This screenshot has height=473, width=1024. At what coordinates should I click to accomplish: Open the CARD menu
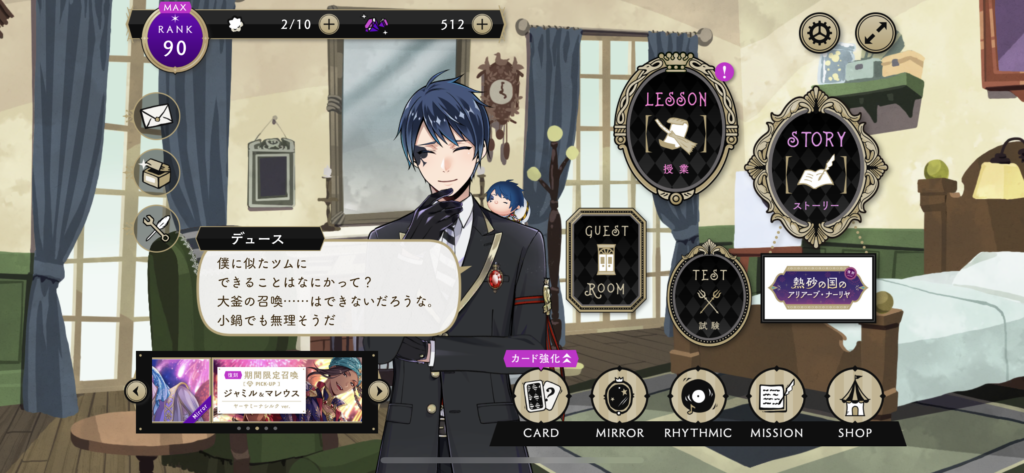pos(541,399)
